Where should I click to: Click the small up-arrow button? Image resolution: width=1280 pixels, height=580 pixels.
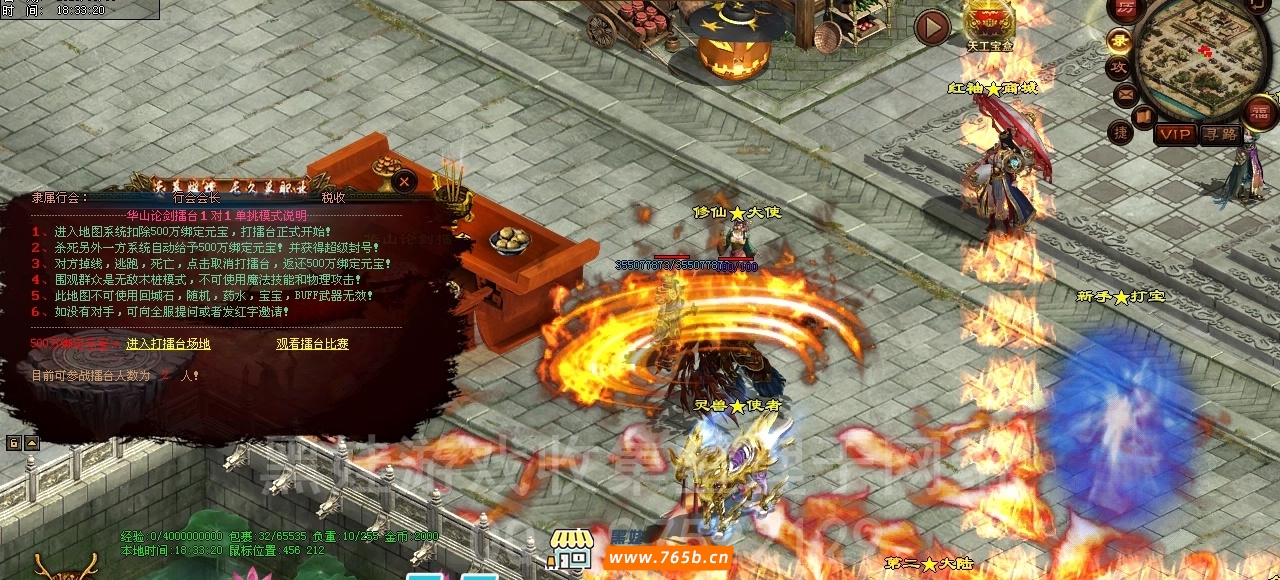(x=31, y=443)
